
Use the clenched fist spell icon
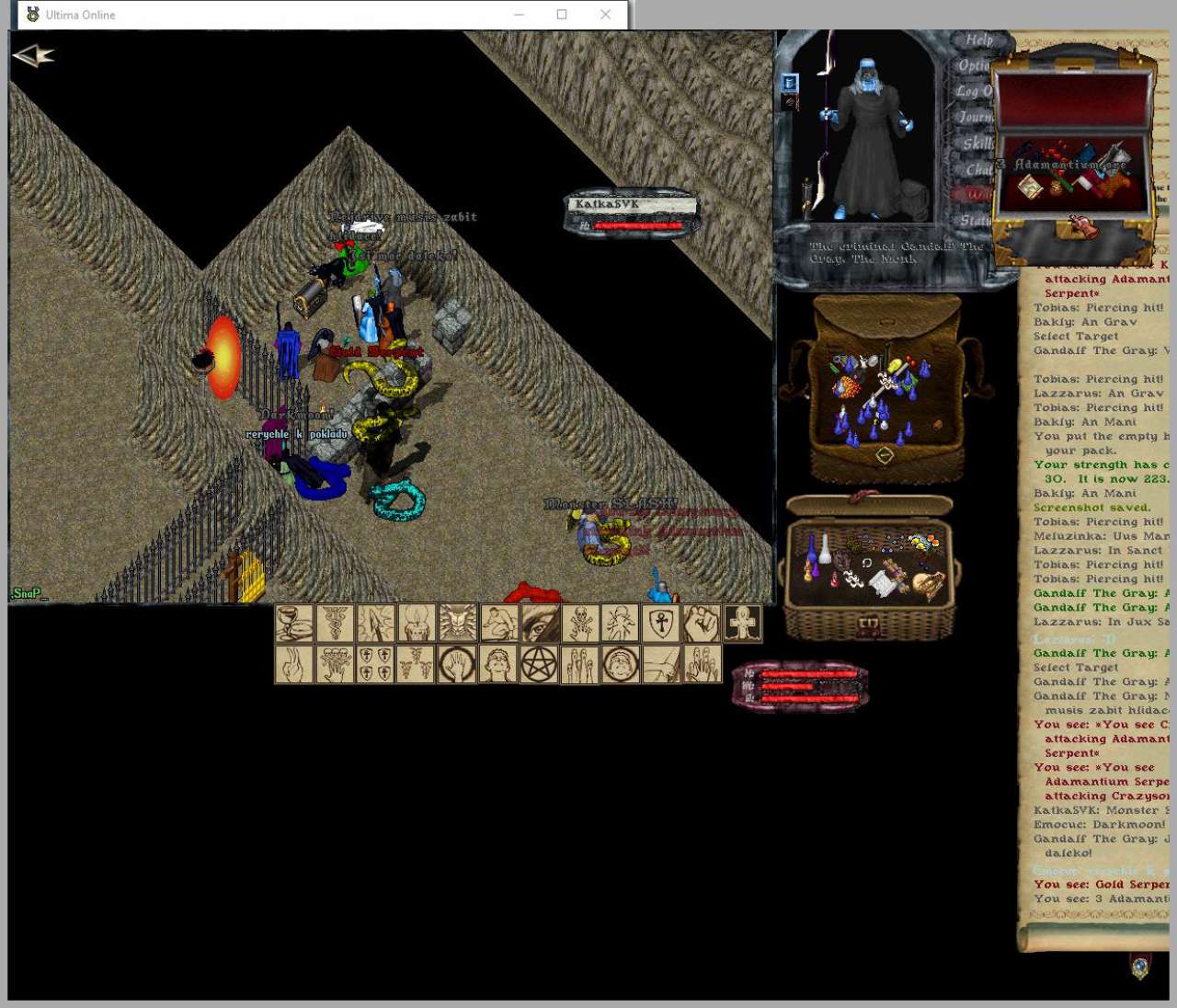(702, 623)
